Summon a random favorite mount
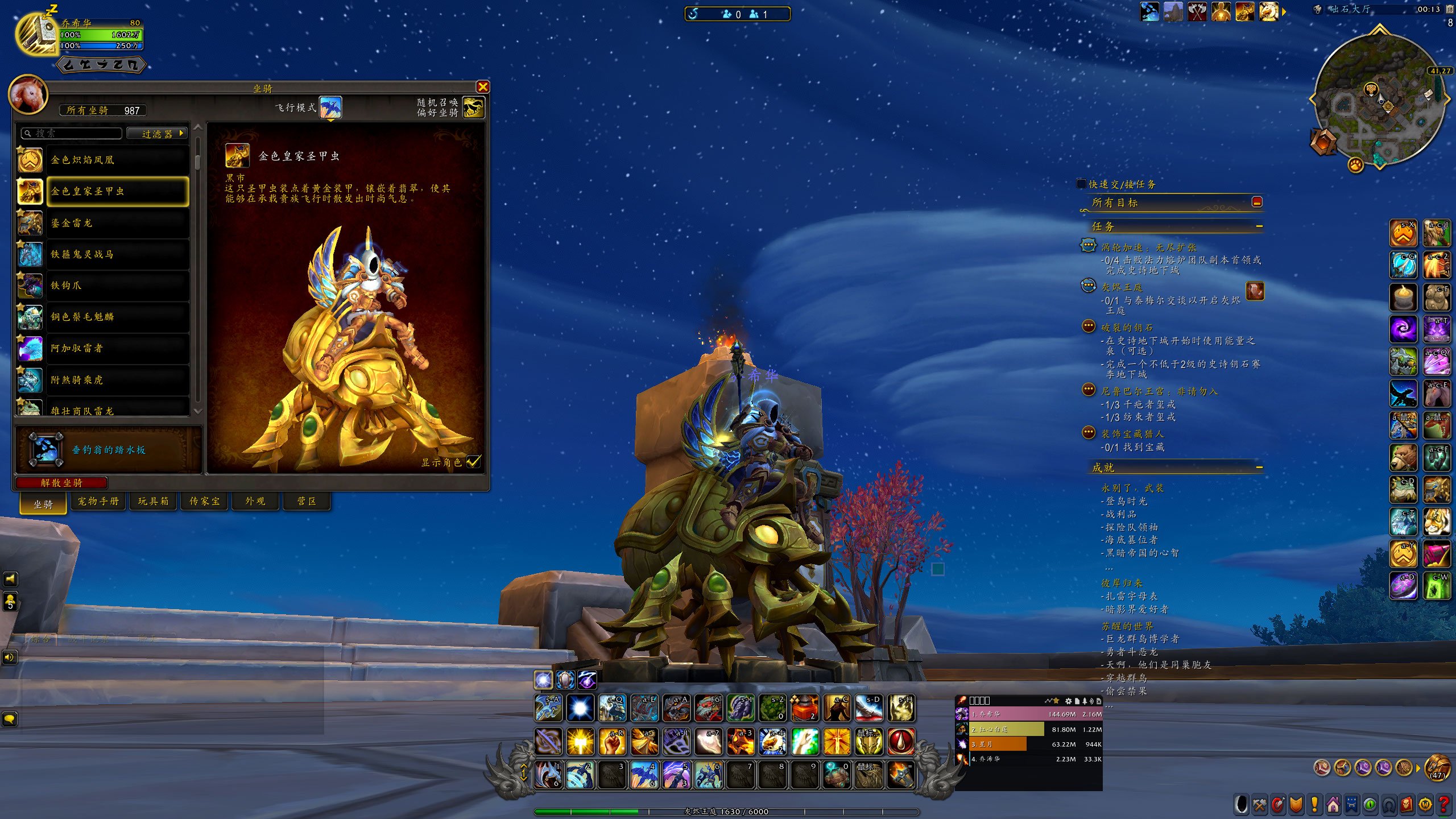1456x819 pixels. (474, 107)
